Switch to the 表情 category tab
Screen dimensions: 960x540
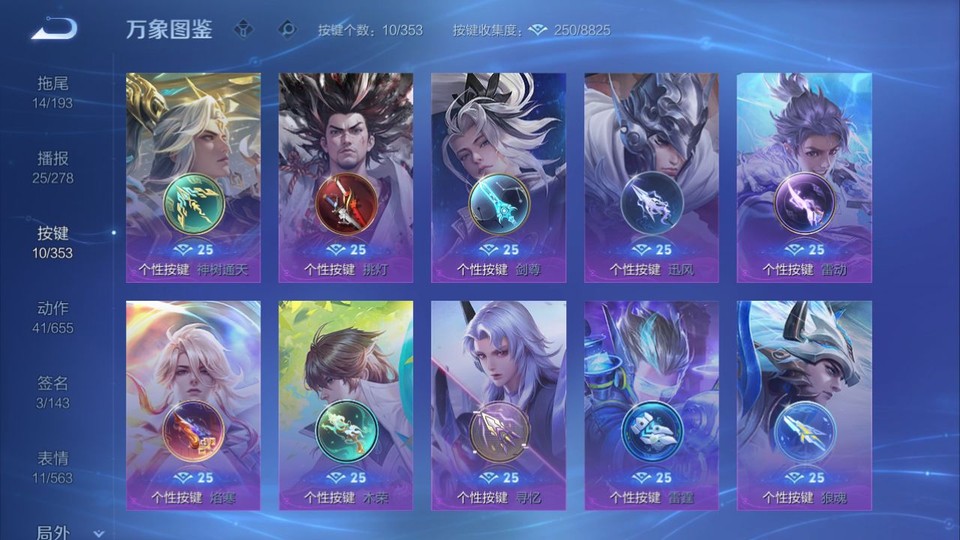coord(53,466)
